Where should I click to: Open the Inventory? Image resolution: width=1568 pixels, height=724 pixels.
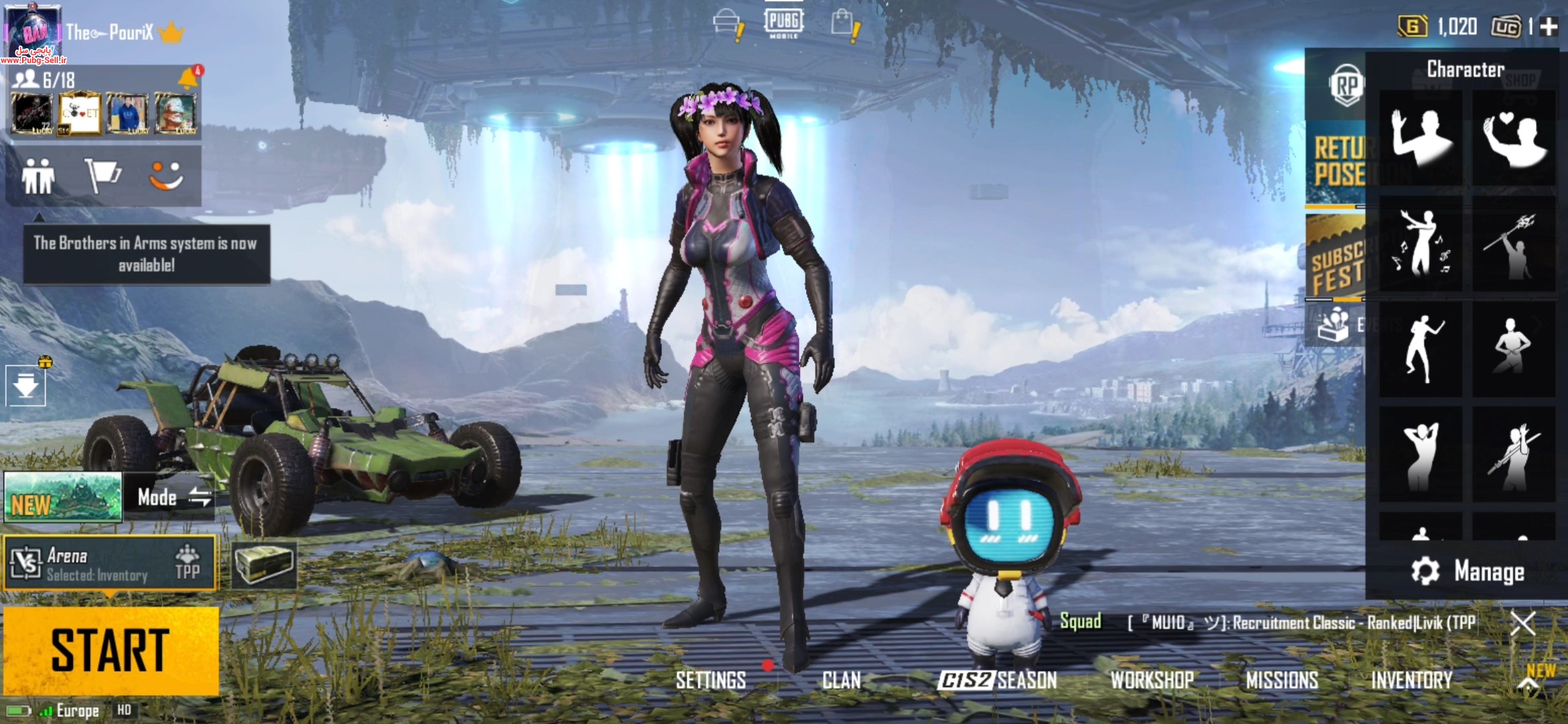[x=1411, y=680]
